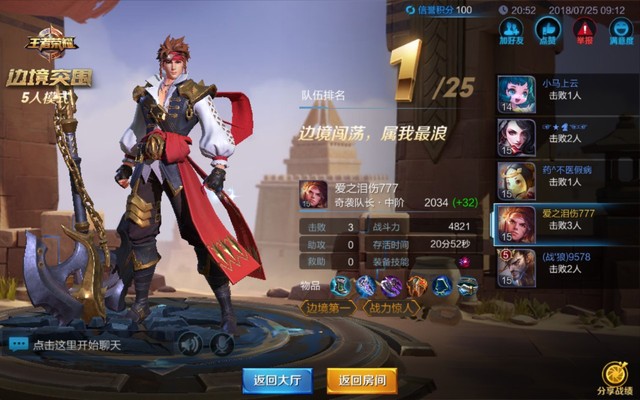The width and height of the screenshot is (640, 400).
Task: Select player (战′狼)9578 row
Action: pos(566,266)
